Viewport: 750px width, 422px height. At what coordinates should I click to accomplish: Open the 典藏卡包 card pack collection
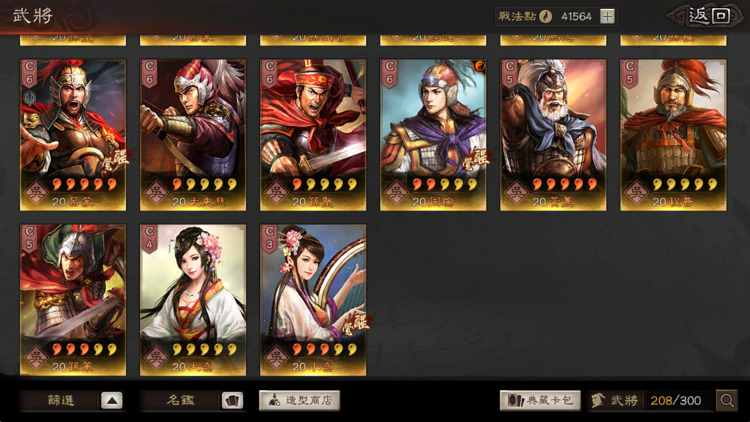pos(540,400)
